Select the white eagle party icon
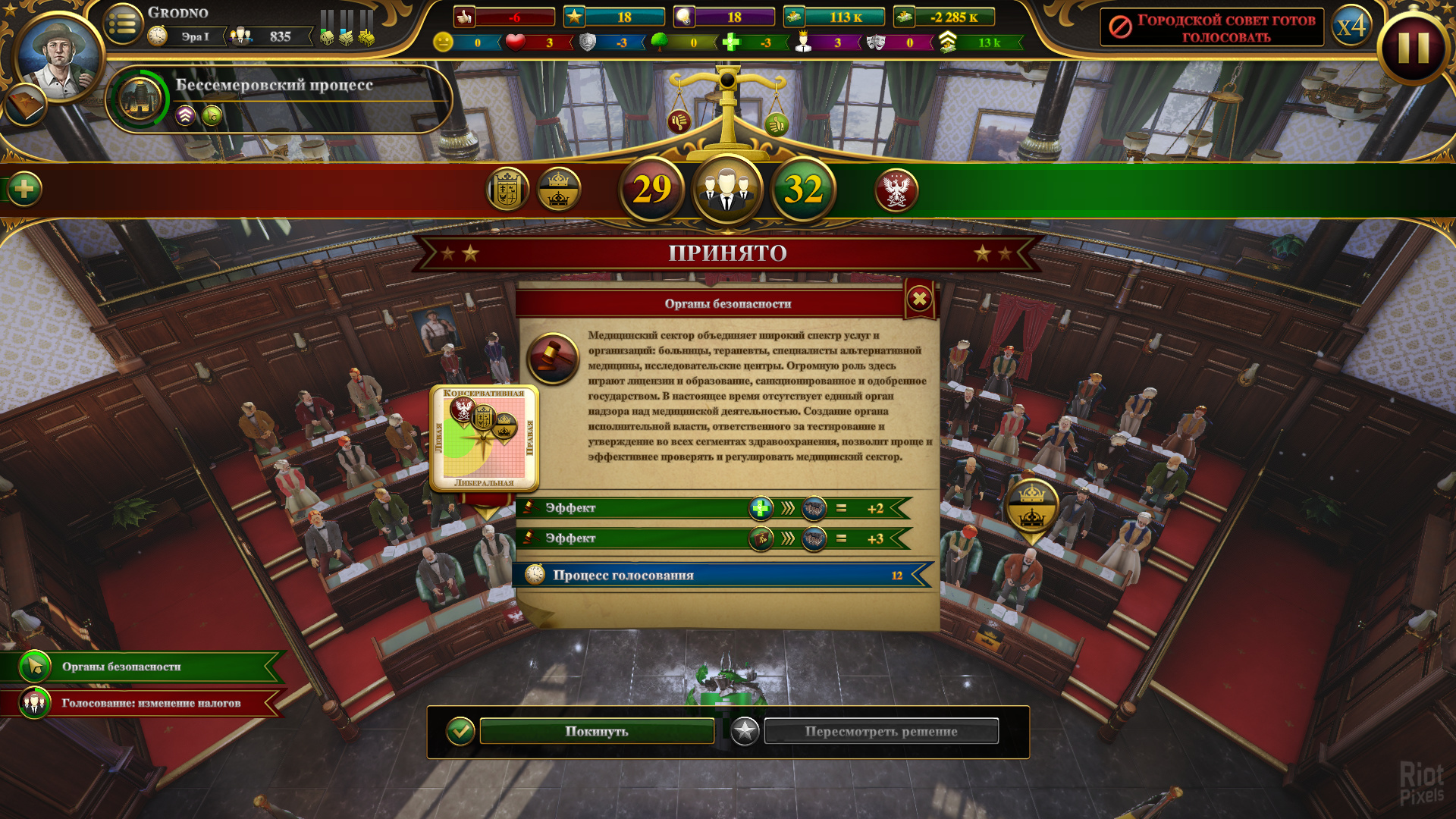1456x819 pixels. coord(896,190)
